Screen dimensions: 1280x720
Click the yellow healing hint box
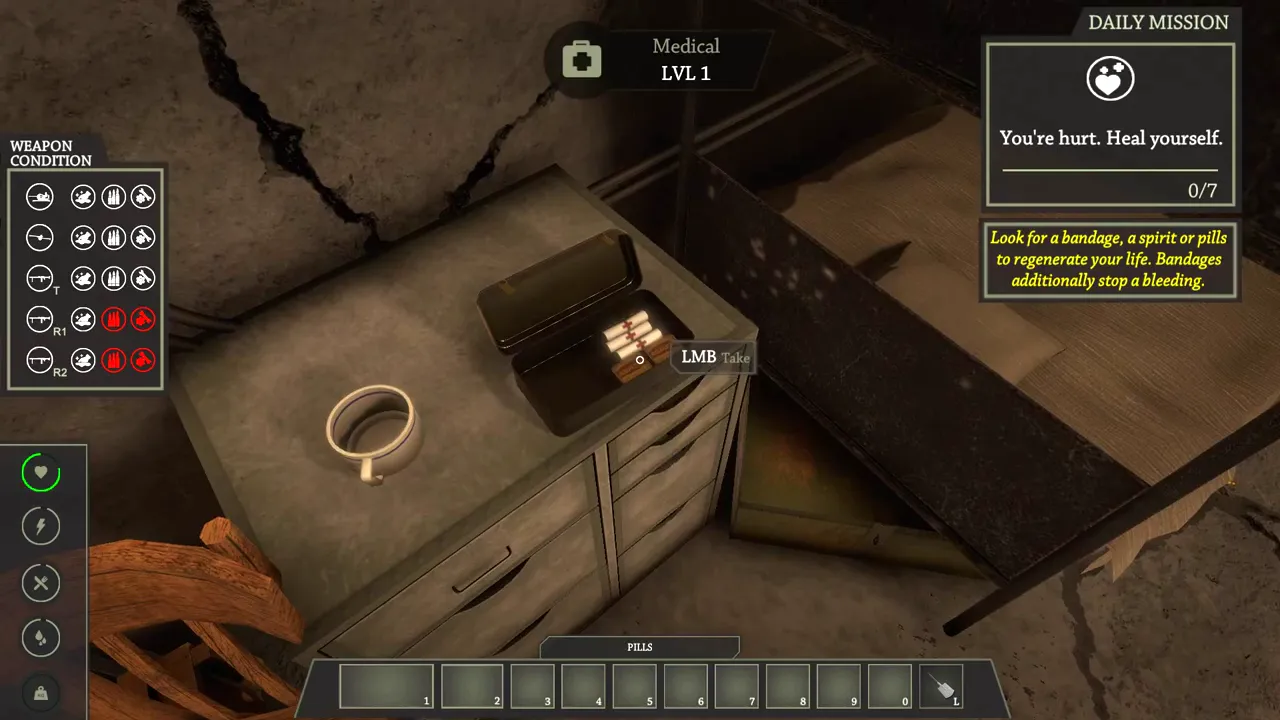pos(1109,259)
